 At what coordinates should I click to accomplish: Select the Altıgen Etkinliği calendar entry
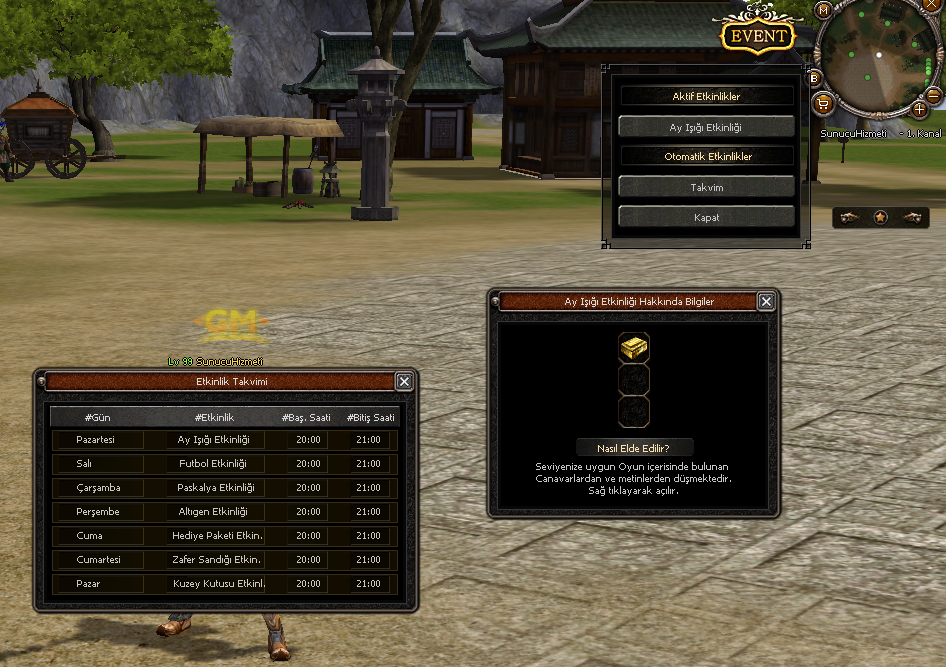[x=213, y=512]
